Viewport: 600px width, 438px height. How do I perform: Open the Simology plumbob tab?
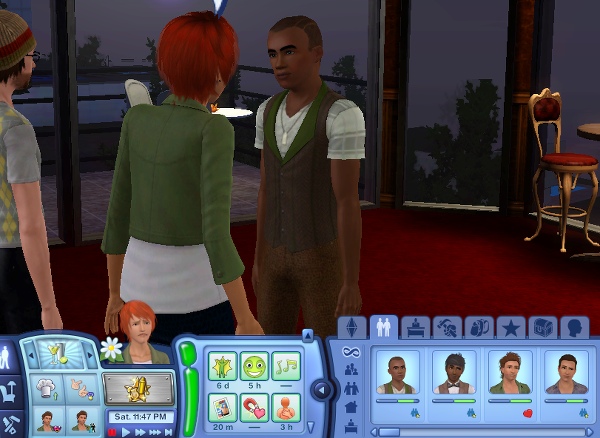(x=351, y=328)
